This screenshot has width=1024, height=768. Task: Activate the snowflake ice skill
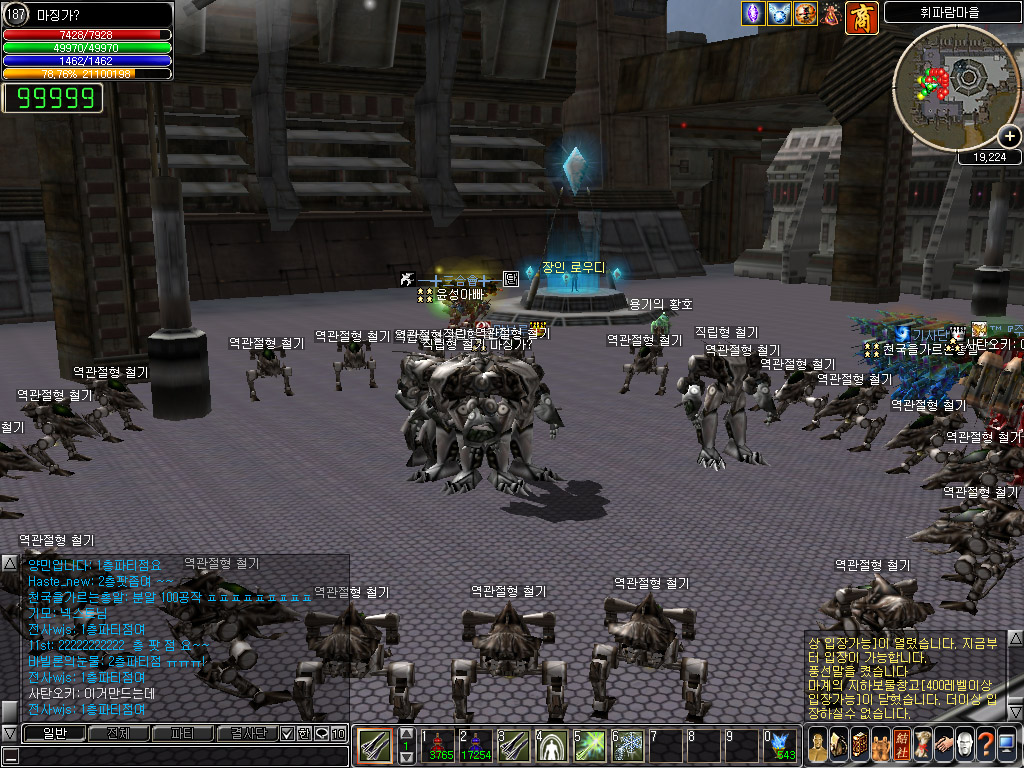coord(628,746)
